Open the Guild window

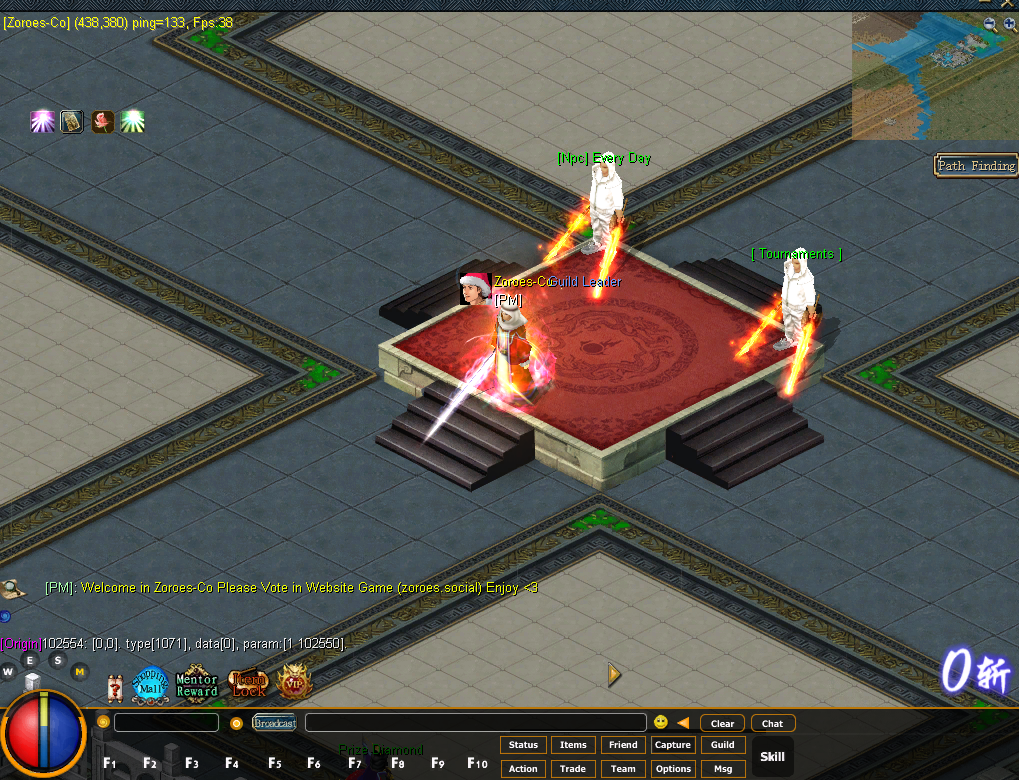coord(723,745)
